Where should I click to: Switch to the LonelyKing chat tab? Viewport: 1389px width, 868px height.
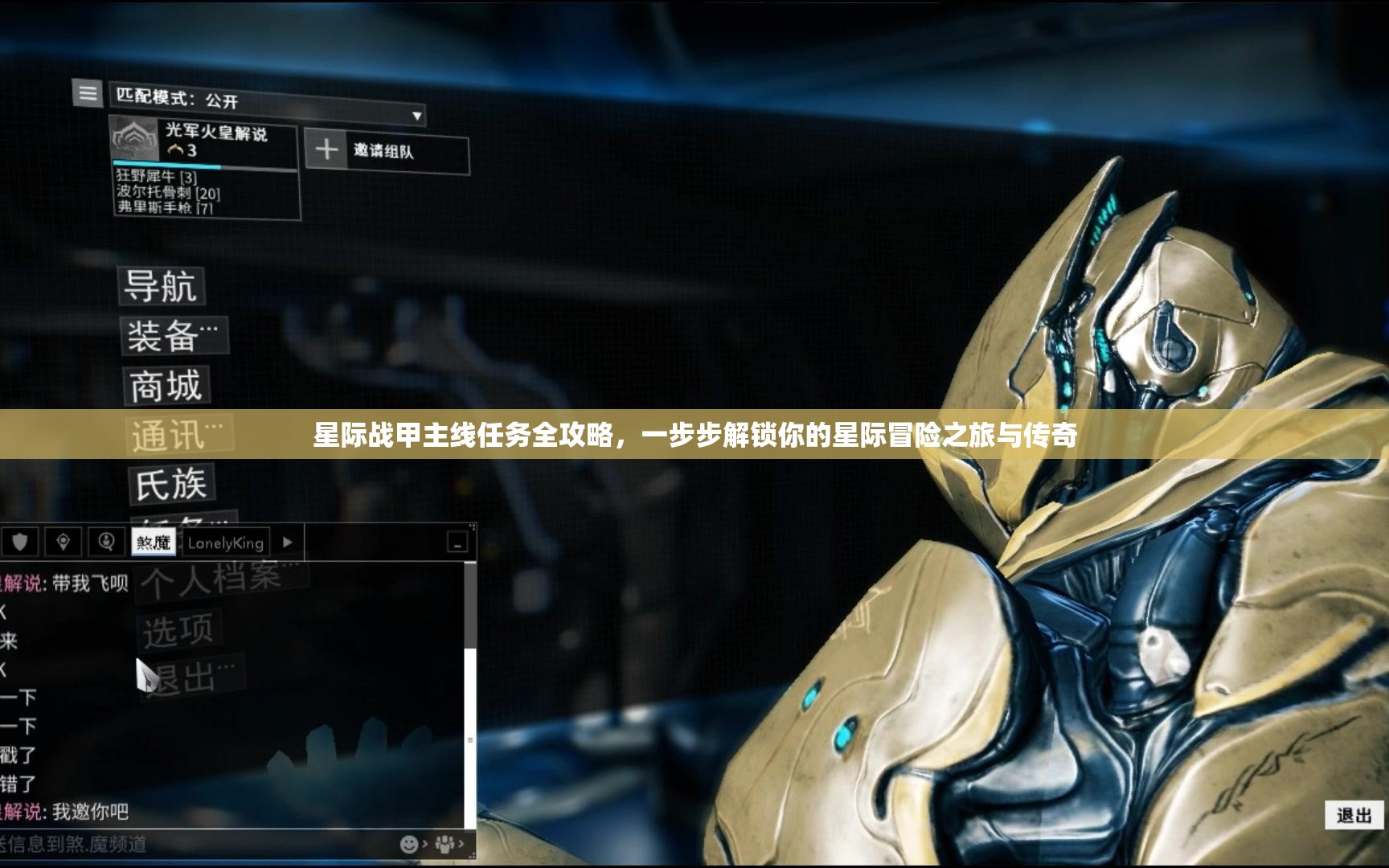[x=225, y=543]
